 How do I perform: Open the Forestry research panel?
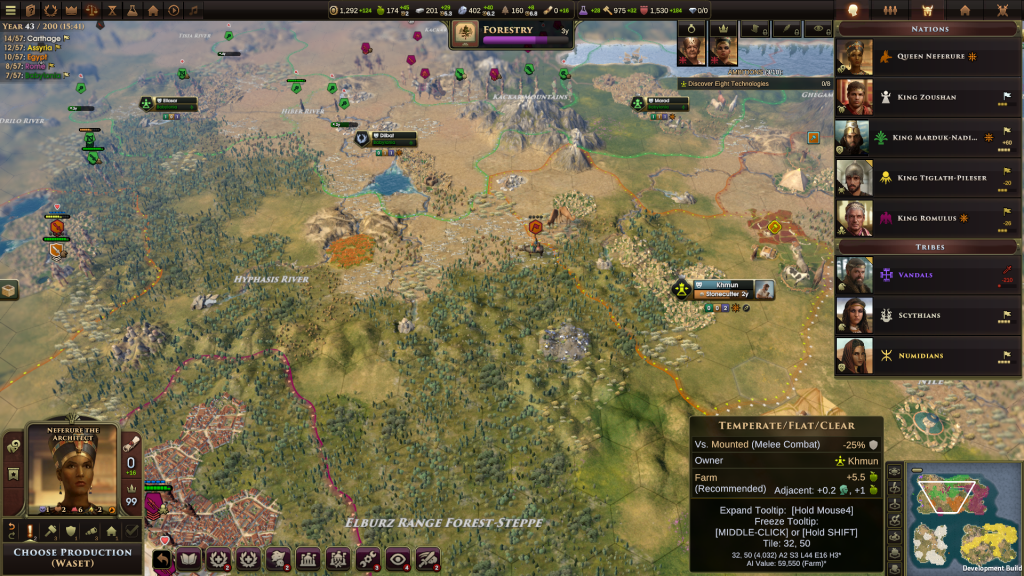(x=511, y=34)
